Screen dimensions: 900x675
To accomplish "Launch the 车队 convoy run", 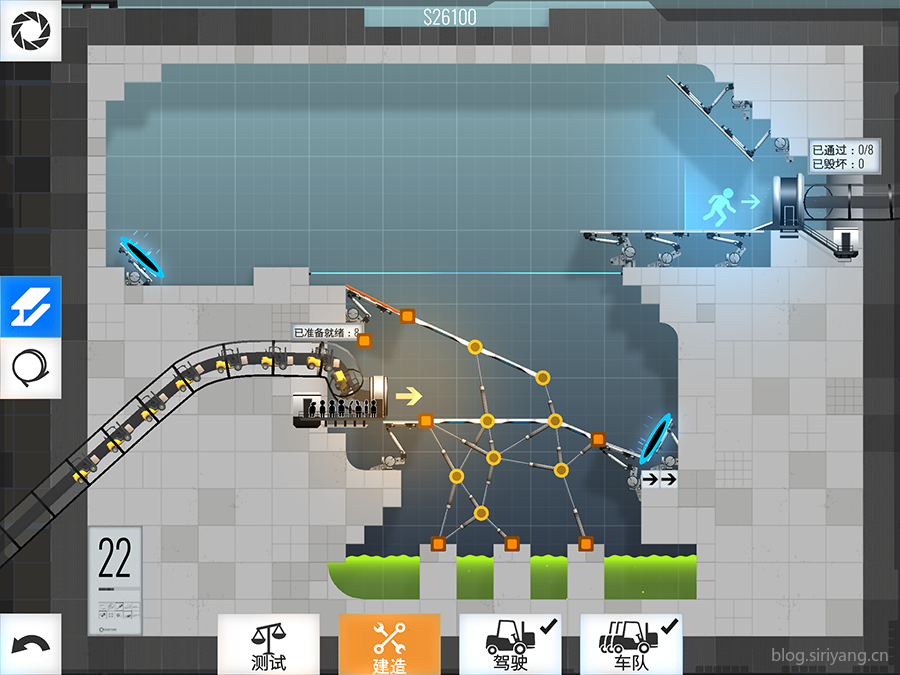I will coord(631,644).
